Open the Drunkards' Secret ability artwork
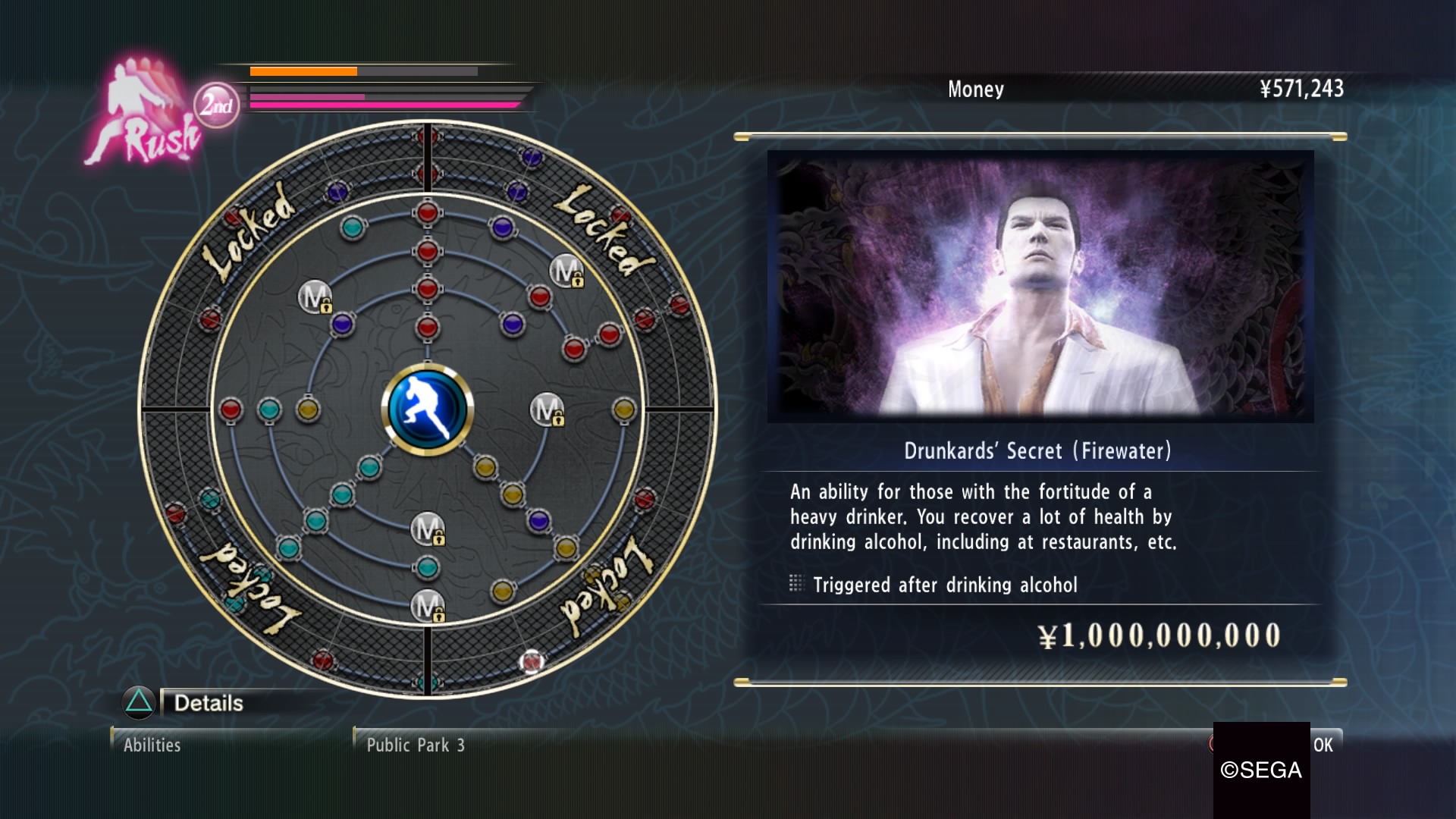 1040,286
